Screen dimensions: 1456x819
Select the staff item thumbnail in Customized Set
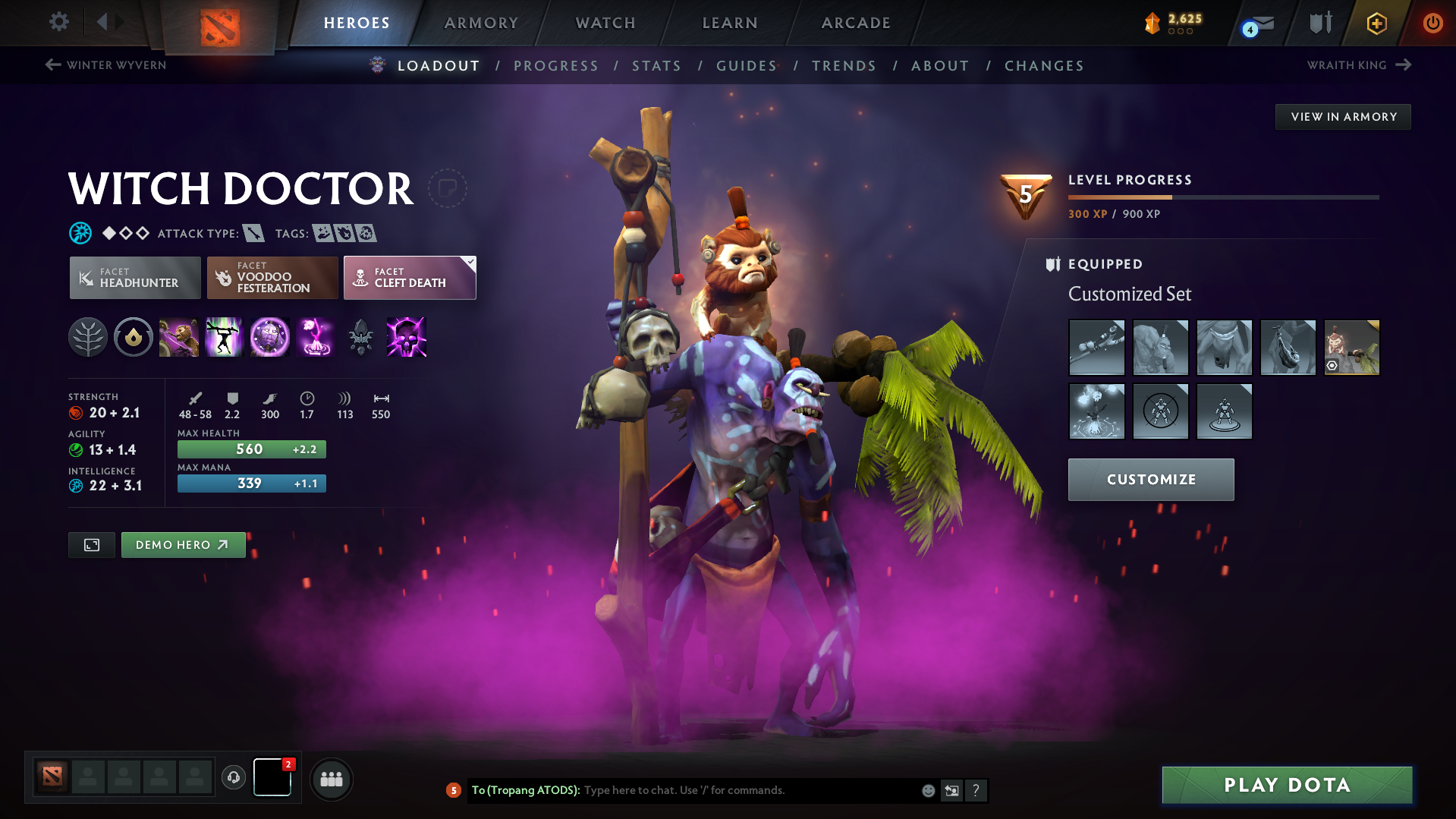[1096, 348]
